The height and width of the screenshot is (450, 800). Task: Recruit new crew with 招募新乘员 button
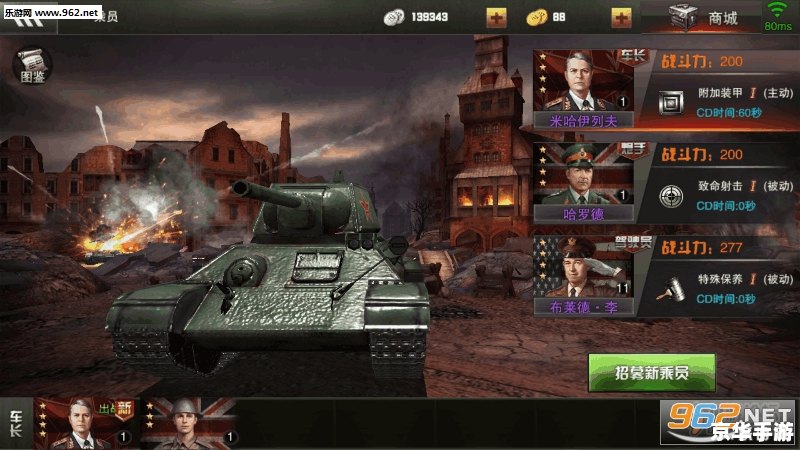(651, 372)
